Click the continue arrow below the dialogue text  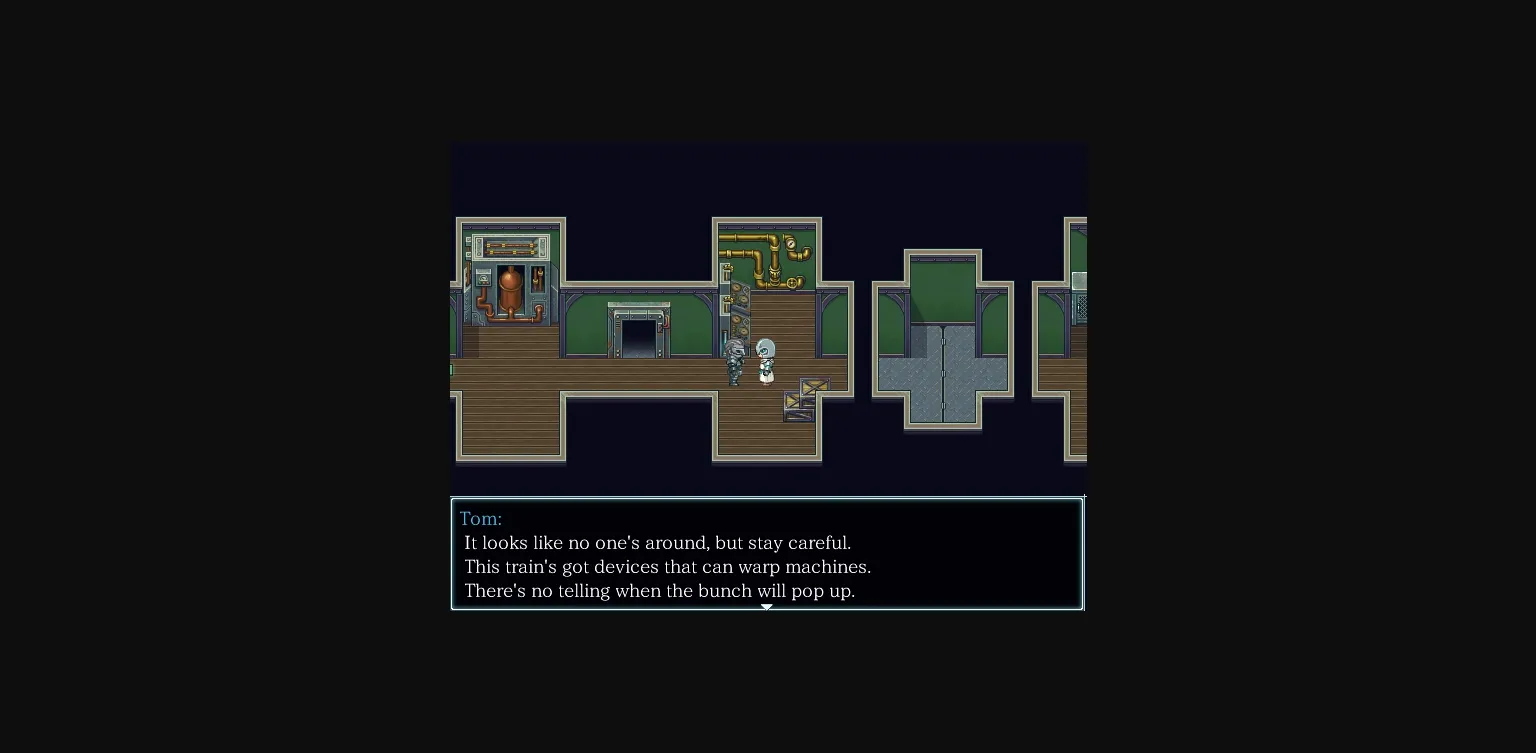pyautogui.click(x=767, y=606)
